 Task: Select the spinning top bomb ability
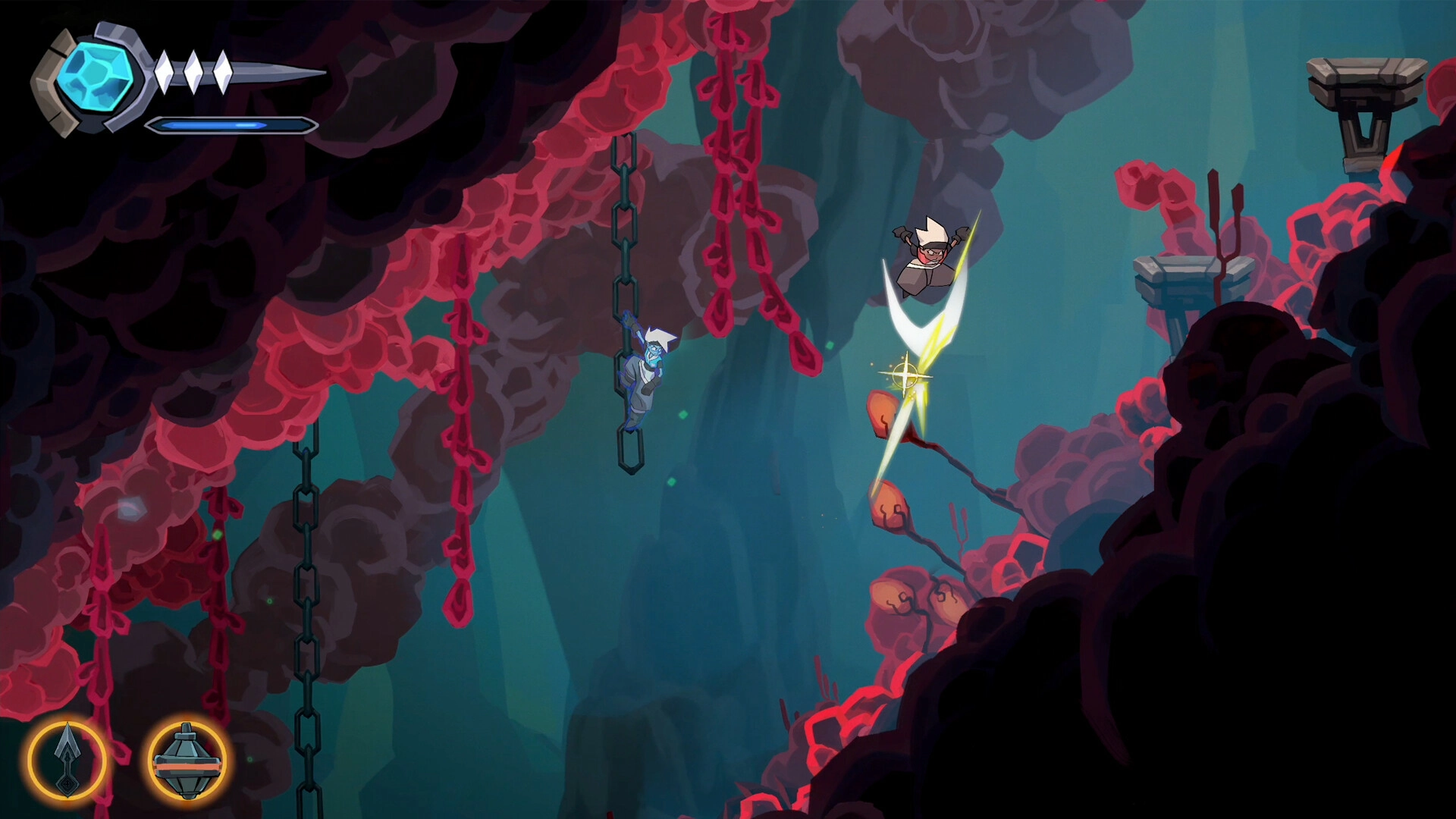[x=187, y=760]
